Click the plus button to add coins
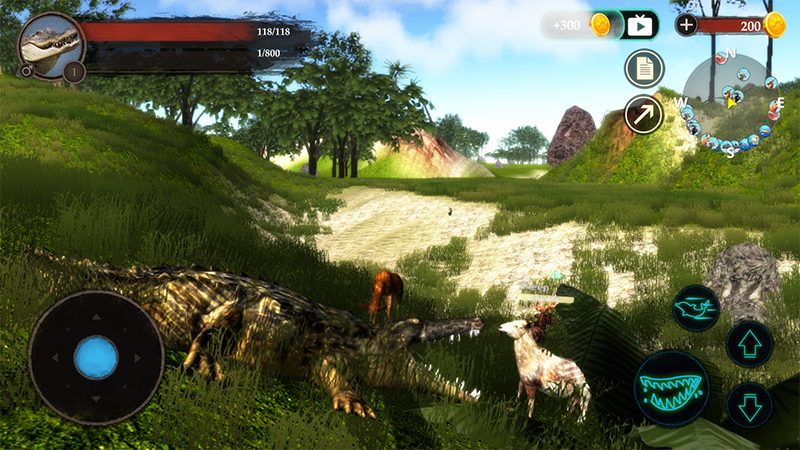Screen dimensions: 800x450 (x=686, y=25)
